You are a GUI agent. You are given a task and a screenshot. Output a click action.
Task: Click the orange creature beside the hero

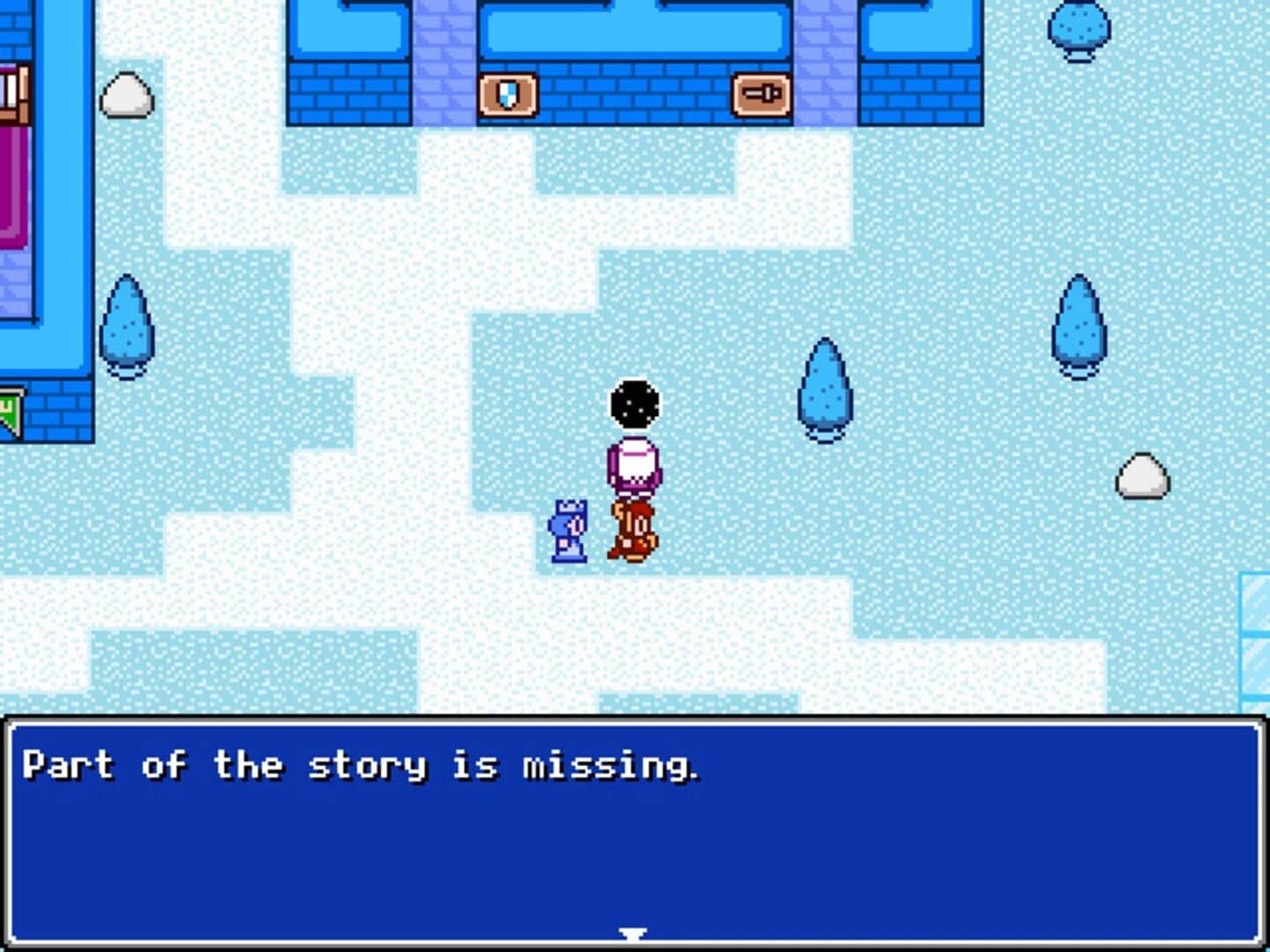pos(631,529)
